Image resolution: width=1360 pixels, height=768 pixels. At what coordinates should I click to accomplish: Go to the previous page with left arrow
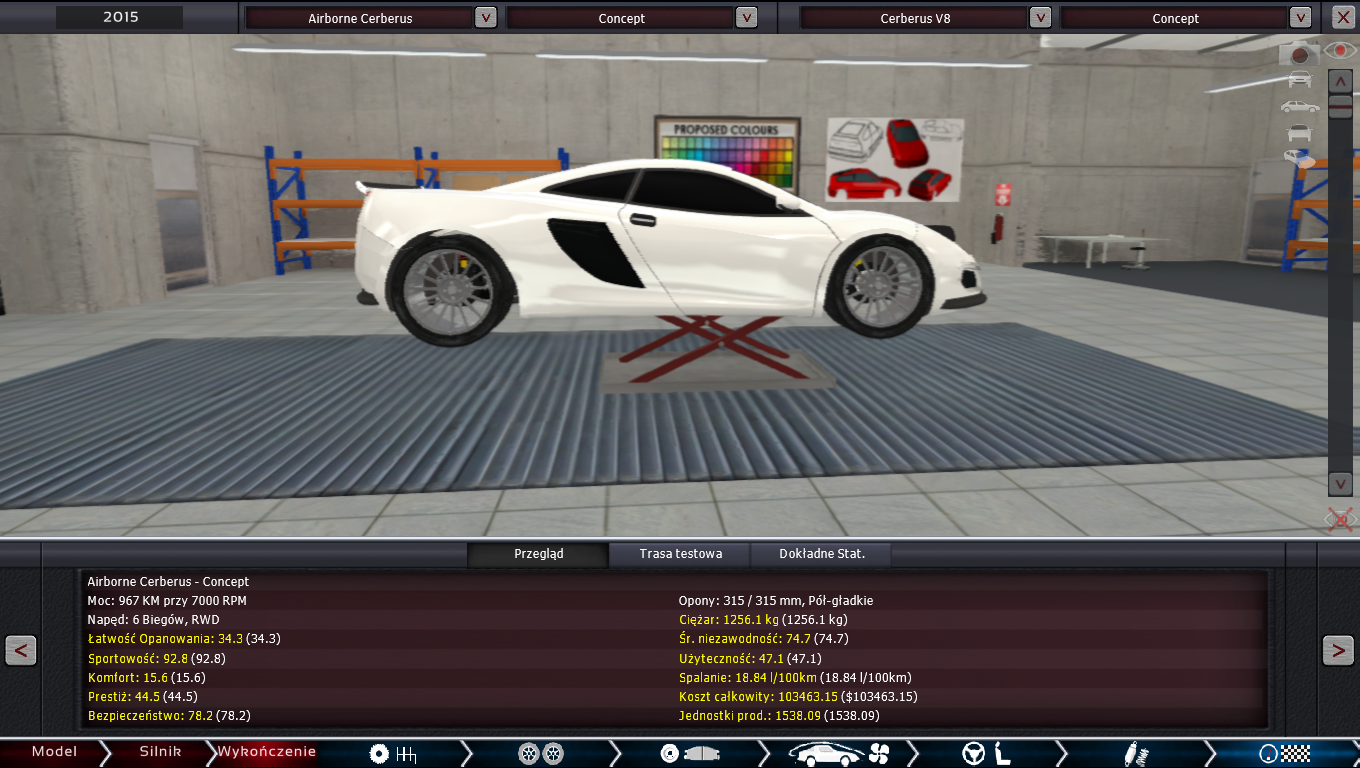click(21, 650)
